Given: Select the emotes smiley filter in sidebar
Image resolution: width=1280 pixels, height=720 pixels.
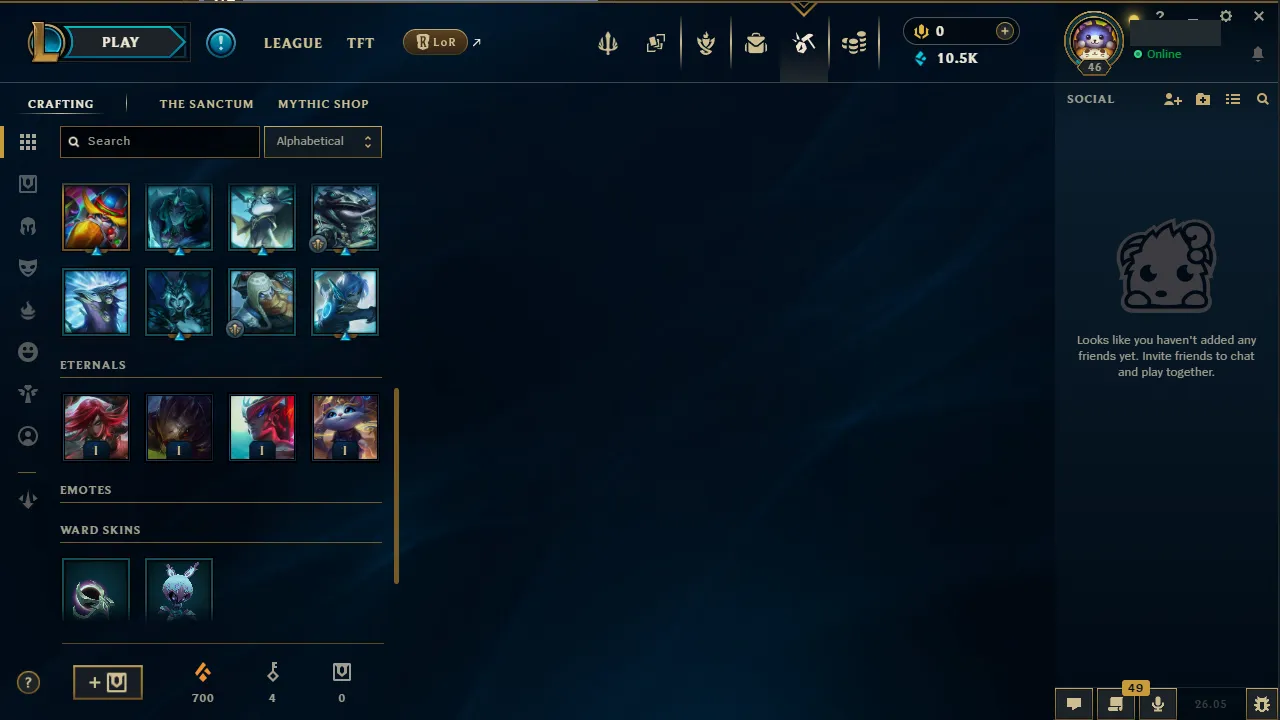Looking at the screenshot, I should click(28, 351).
